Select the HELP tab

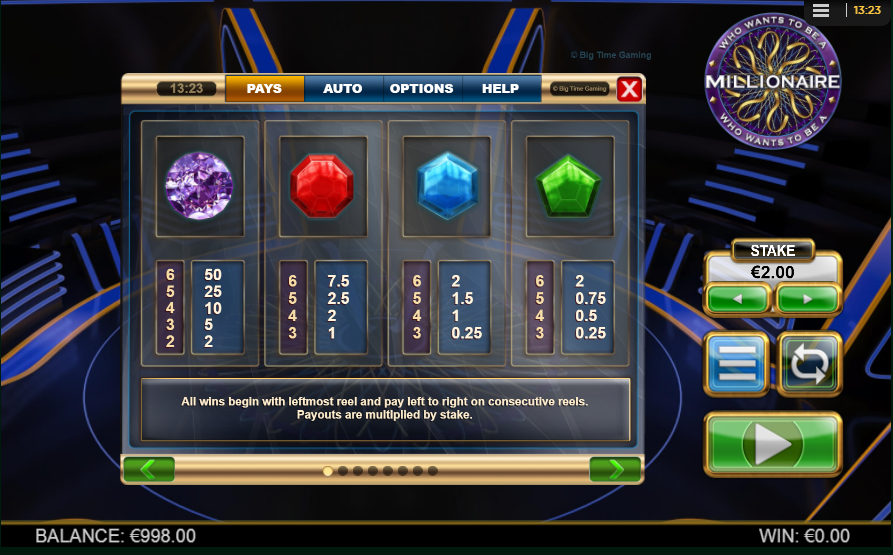500,88
